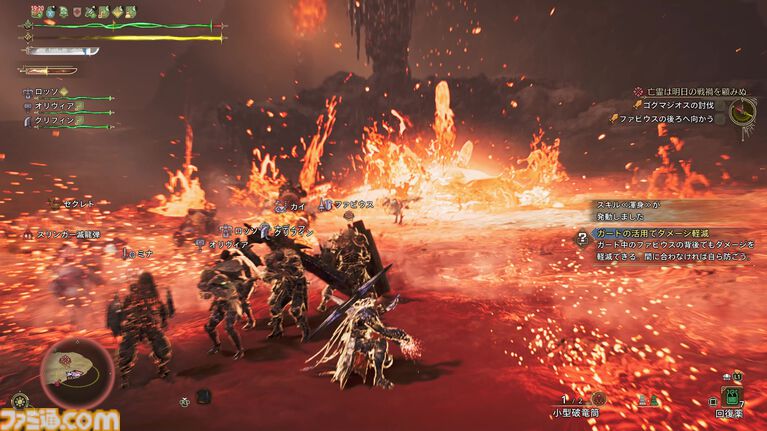
Task: Click the 小型破竜筒 slinger ammo icon
Action: point(599,398)
